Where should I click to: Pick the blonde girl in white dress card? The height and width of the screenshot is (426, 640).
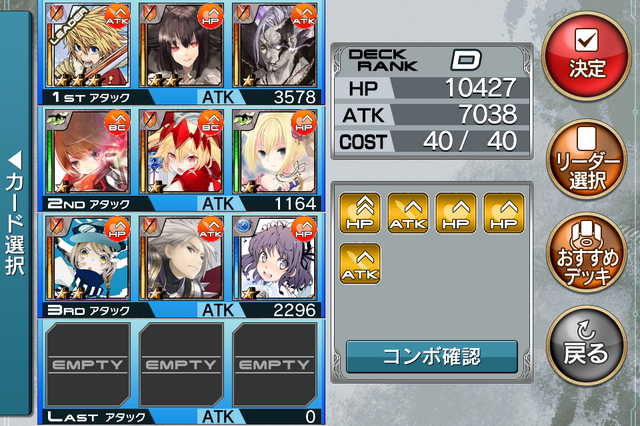click(272, 151)
